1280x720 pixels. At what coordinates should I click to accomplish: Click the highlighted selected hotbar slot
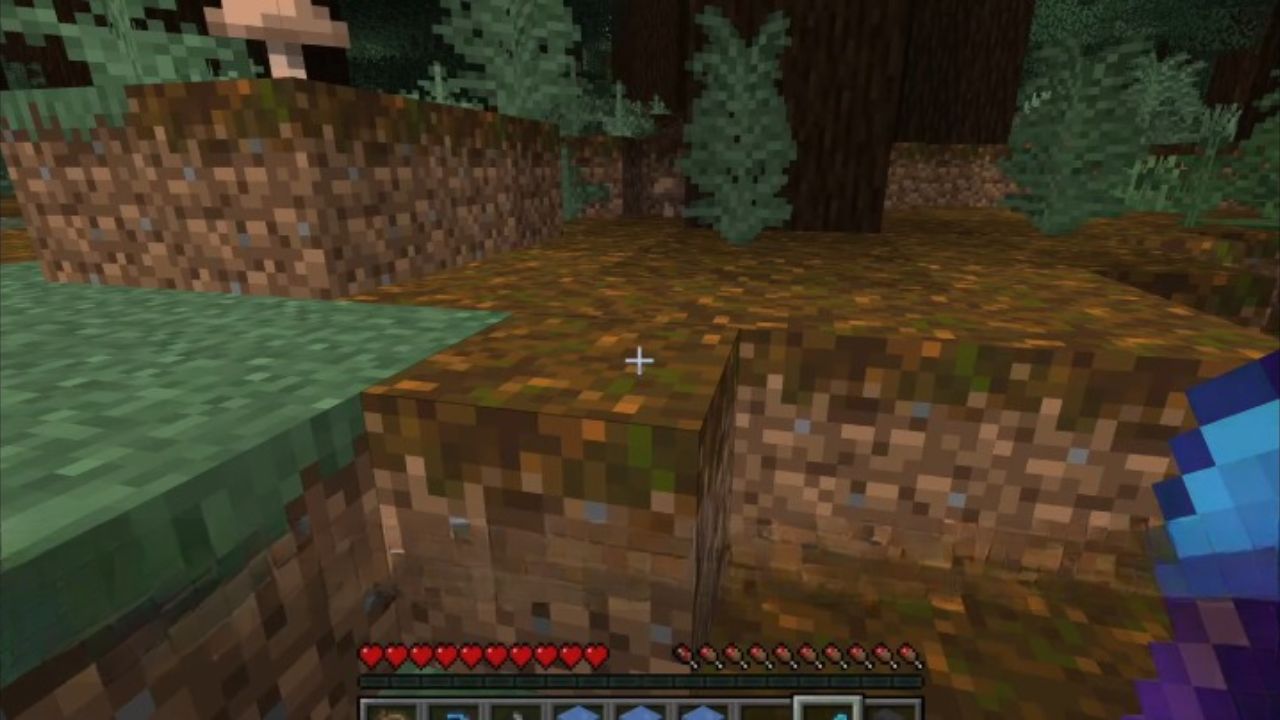pyautogui.click(x=828, y=712)
